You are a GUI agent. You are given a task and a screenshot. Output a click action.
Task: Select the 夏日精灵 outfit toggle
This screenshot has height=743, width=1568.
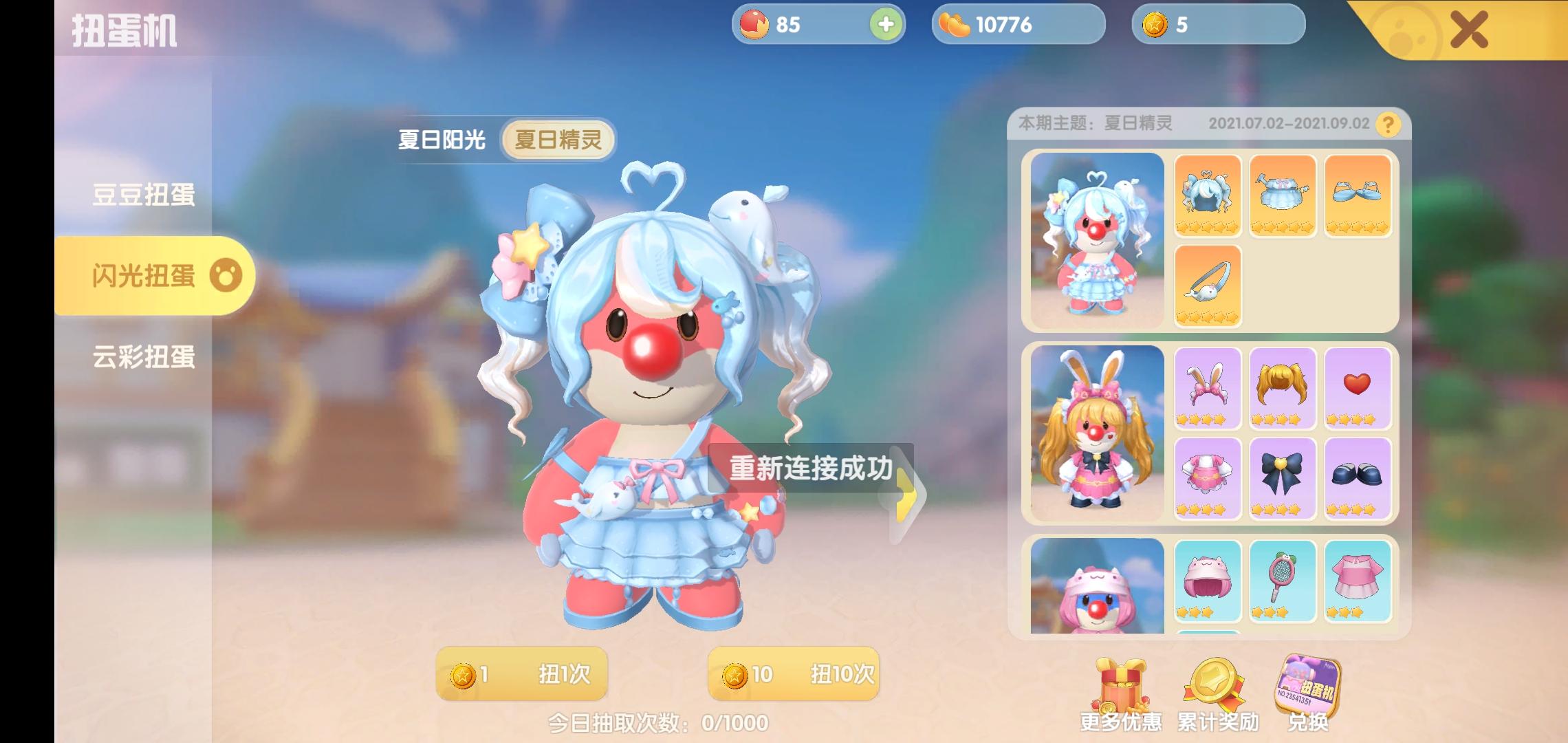pos(557,140)
